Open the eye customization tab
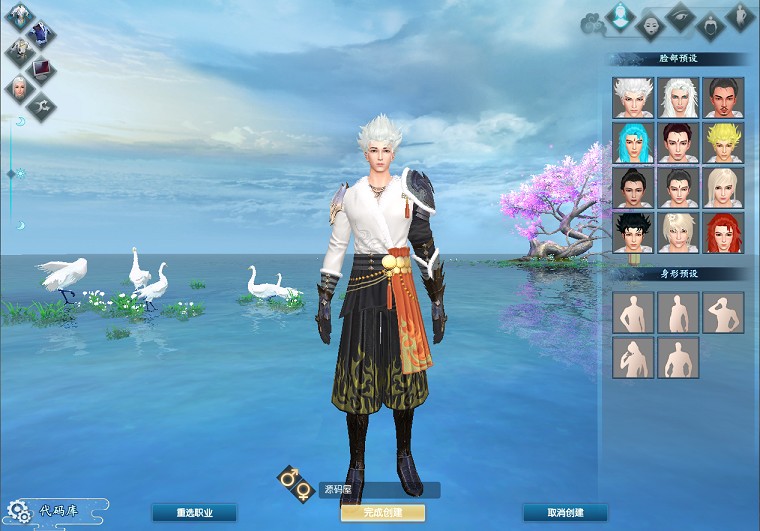The image size is (760, 531). (680, 17)
